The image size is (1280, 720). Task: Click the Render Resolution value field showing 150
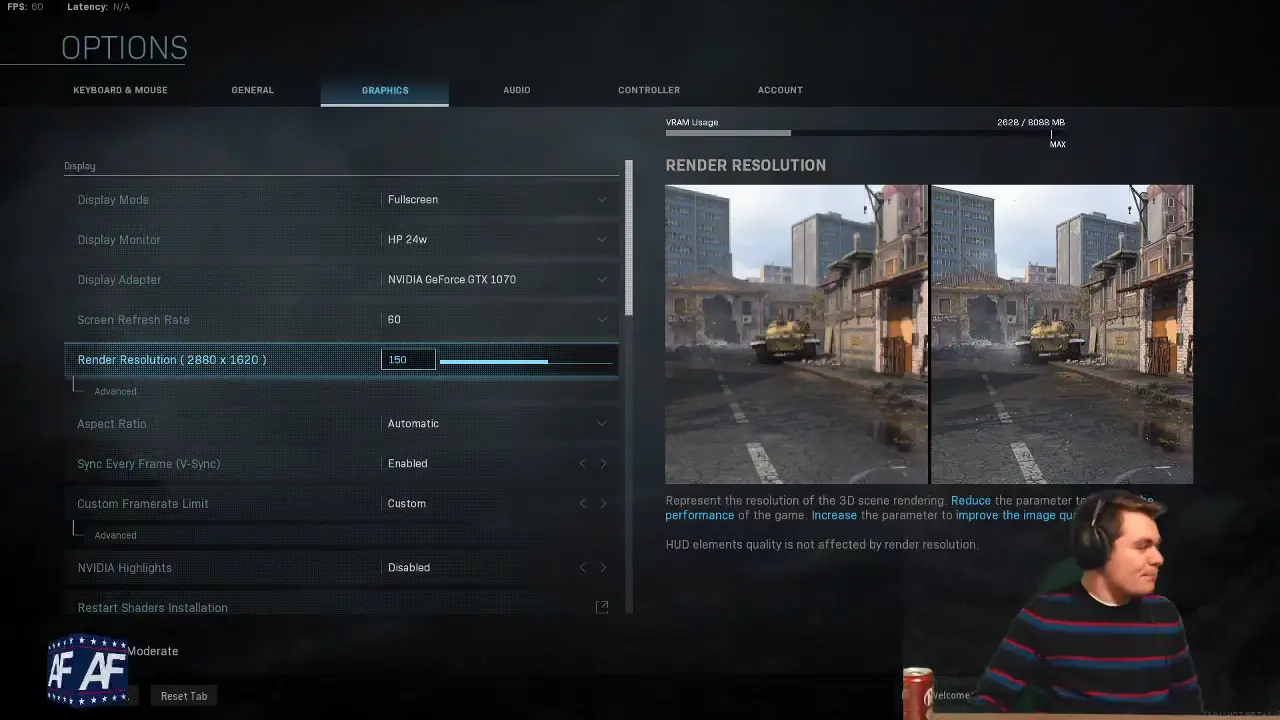407,359
